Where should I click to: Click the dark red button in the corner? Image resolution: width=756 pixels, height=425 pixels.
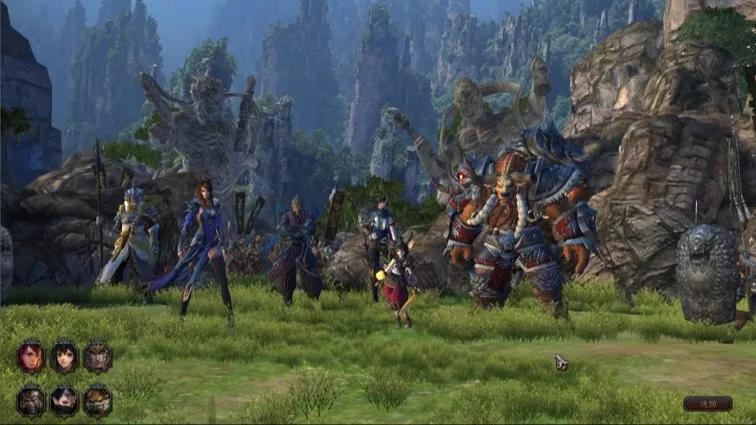pyautogui.click(x=707, y=403)
